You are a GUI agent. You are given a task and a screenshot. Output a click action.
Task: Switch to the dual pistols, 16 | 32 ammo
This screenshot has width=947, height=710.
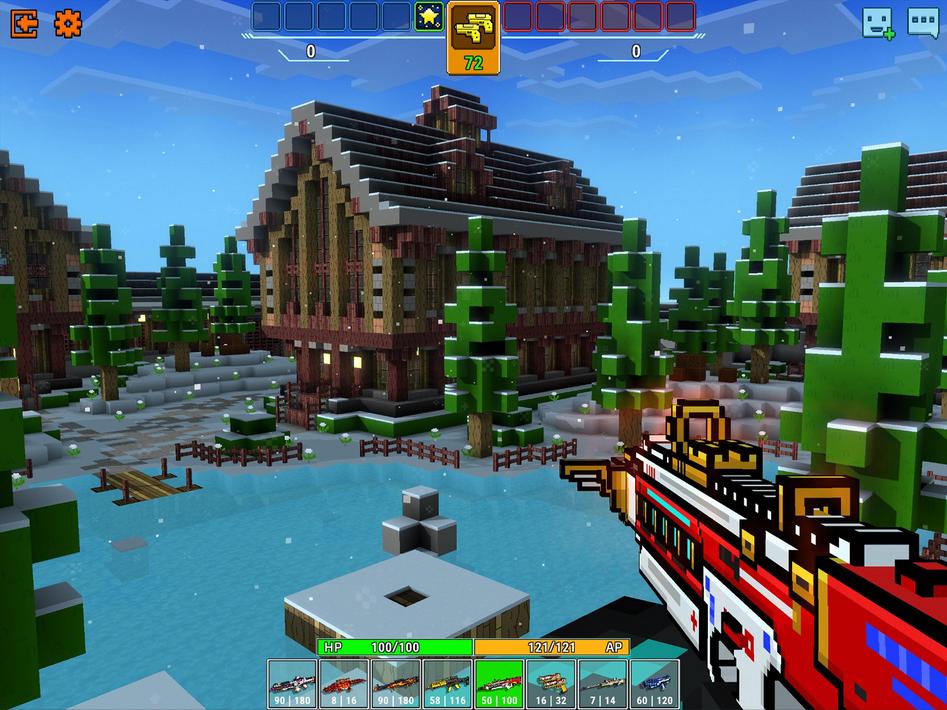[550, 684]
